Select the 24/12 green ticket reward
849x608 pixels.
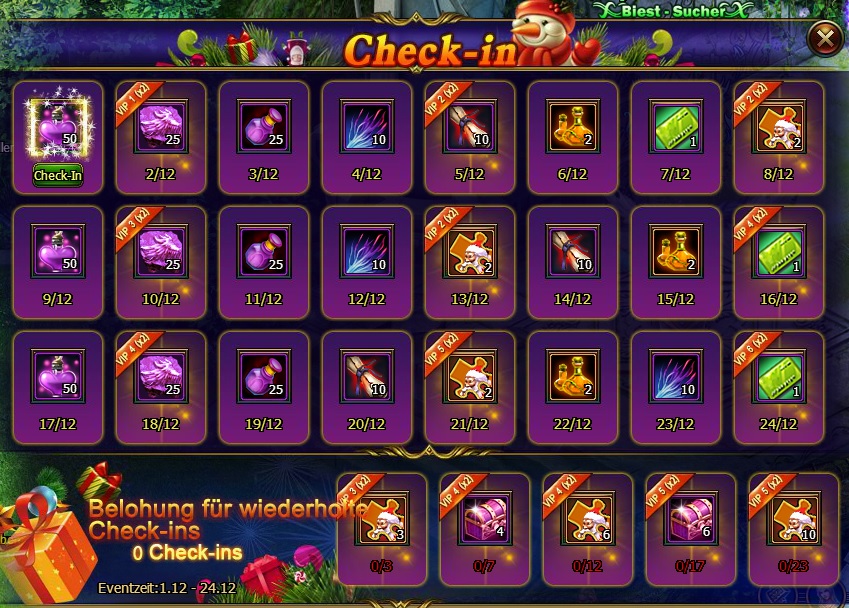tap(779, 376)
